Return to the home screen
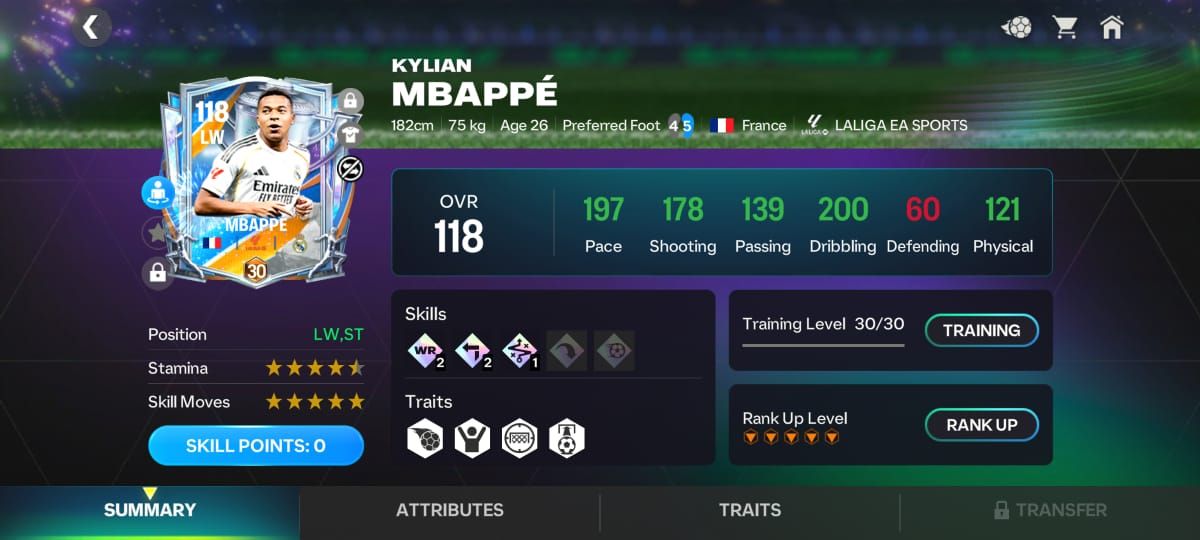Viewport: 1200px width, 540px height. [1111, 27]
